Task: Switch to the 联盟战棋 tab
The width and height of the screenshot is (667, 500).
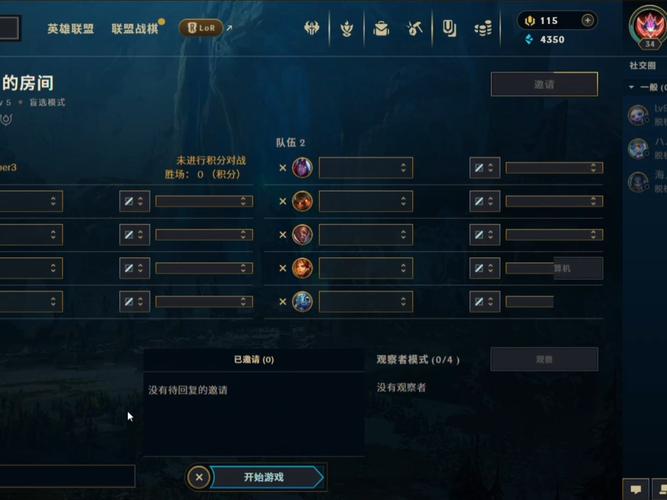Action: click(x=134, y=29)
